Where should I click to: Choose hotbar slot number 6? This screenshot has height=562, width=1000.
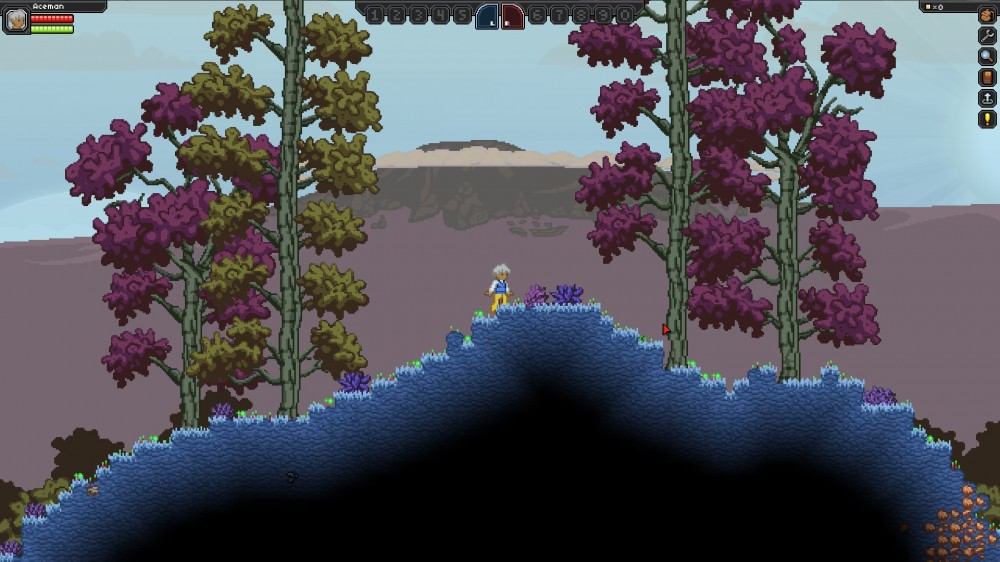[537, 15]
